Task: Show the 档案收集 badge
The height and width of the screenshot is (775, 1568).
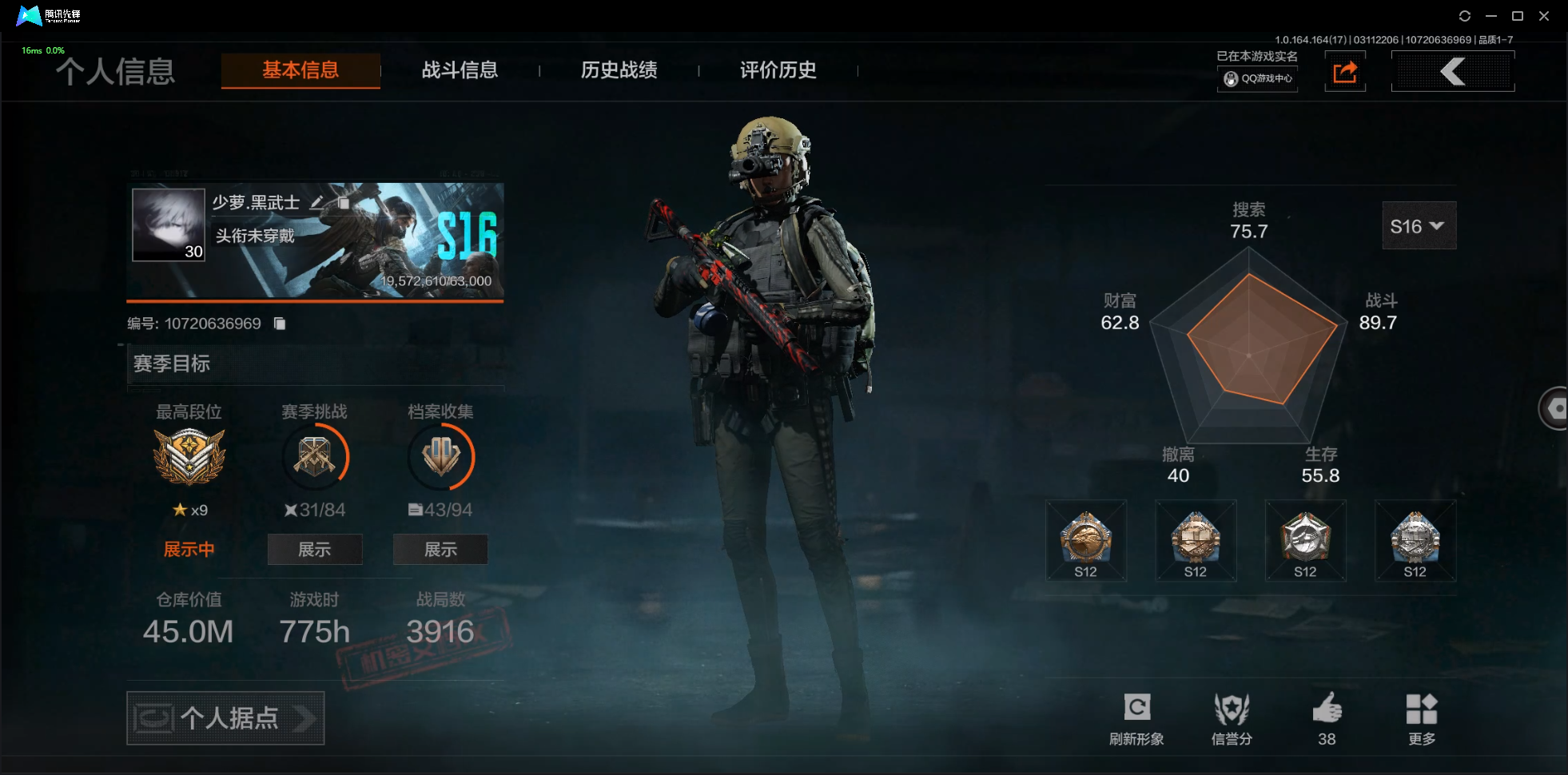Action: pos(440,549)
